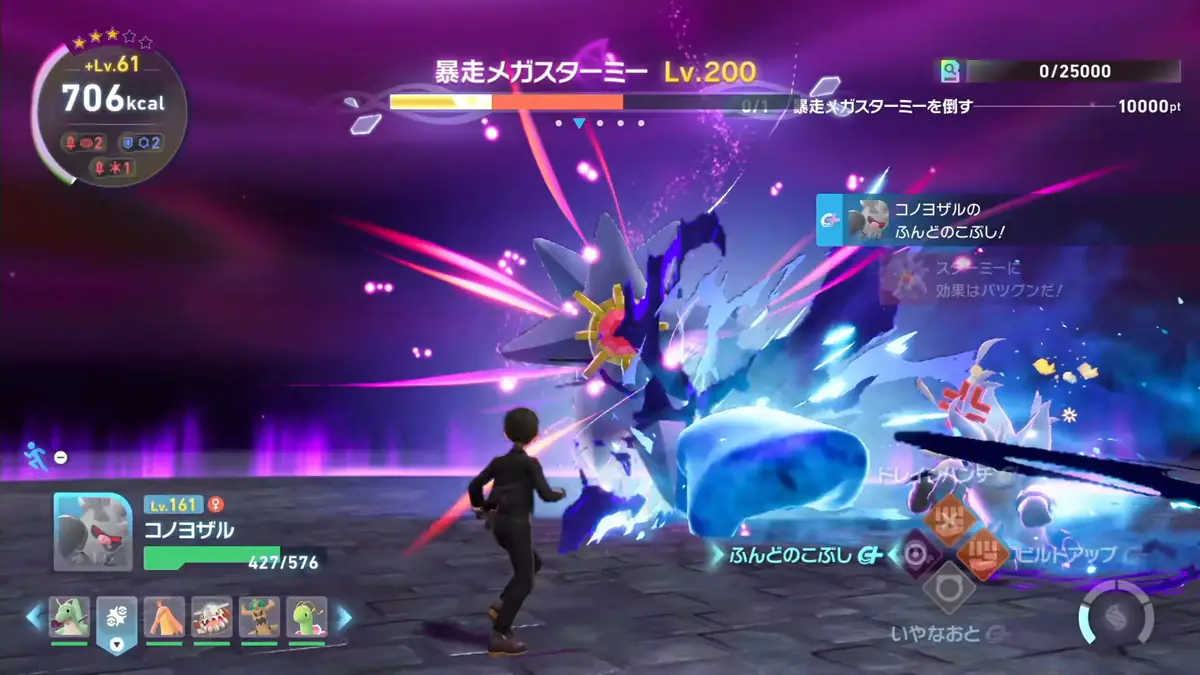
Task: Open the コノヨザル portrait panel
Action: pos(92,532)
